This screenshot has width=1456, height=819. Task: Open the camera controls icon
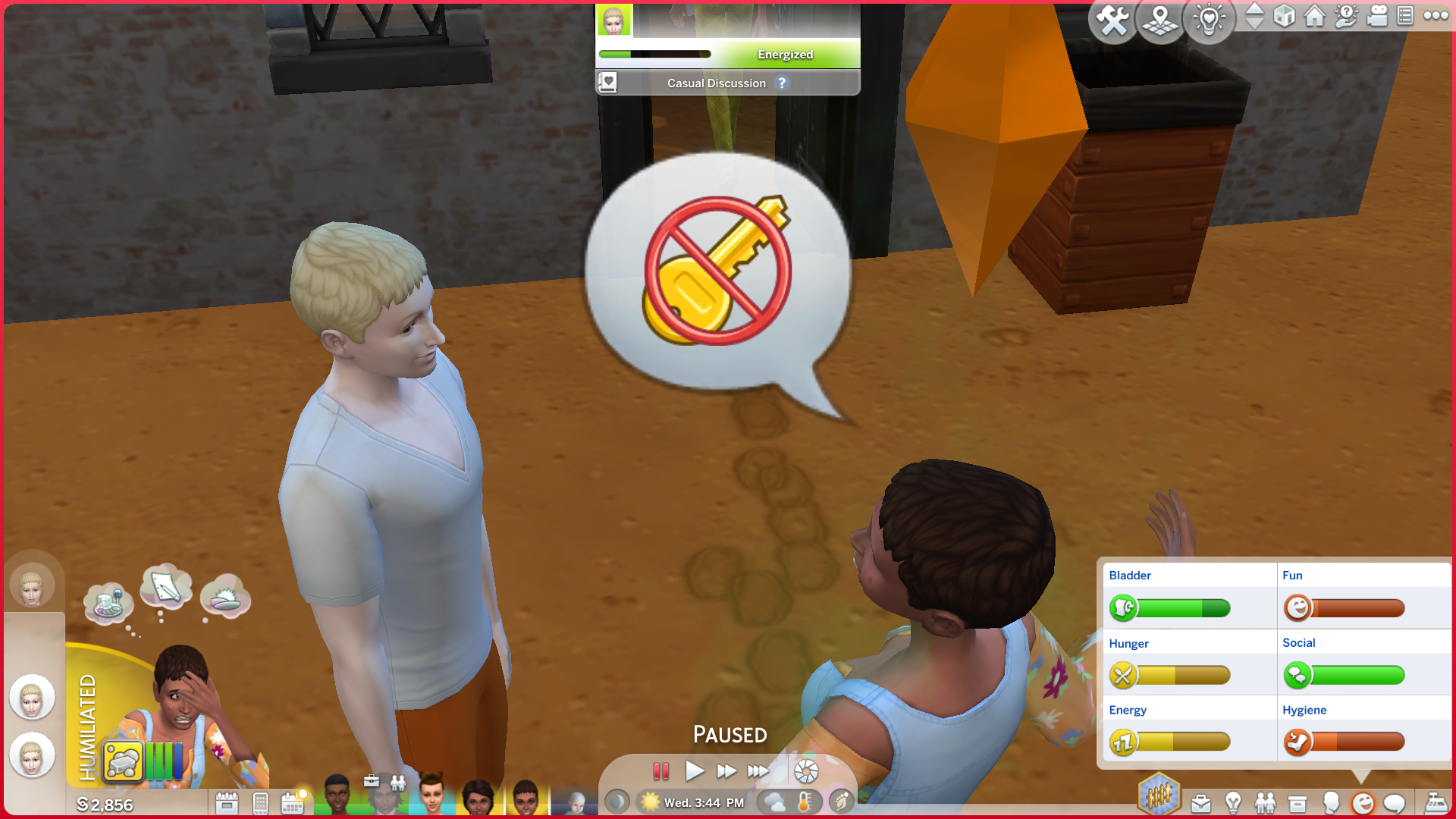[x=1377, y=16]
